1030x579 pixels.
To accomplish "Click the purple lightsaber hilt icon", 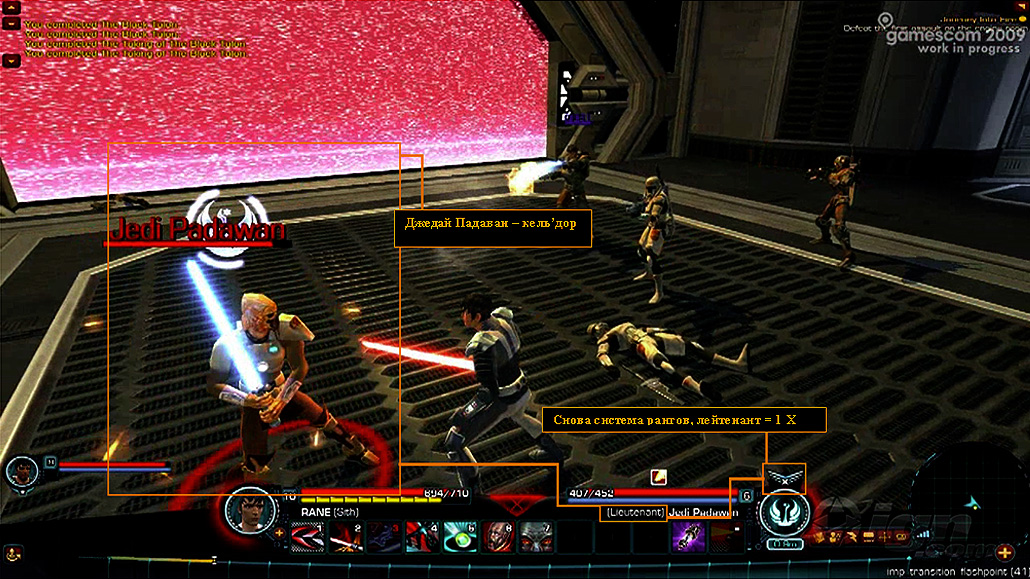I will click(x=689, y=536).
